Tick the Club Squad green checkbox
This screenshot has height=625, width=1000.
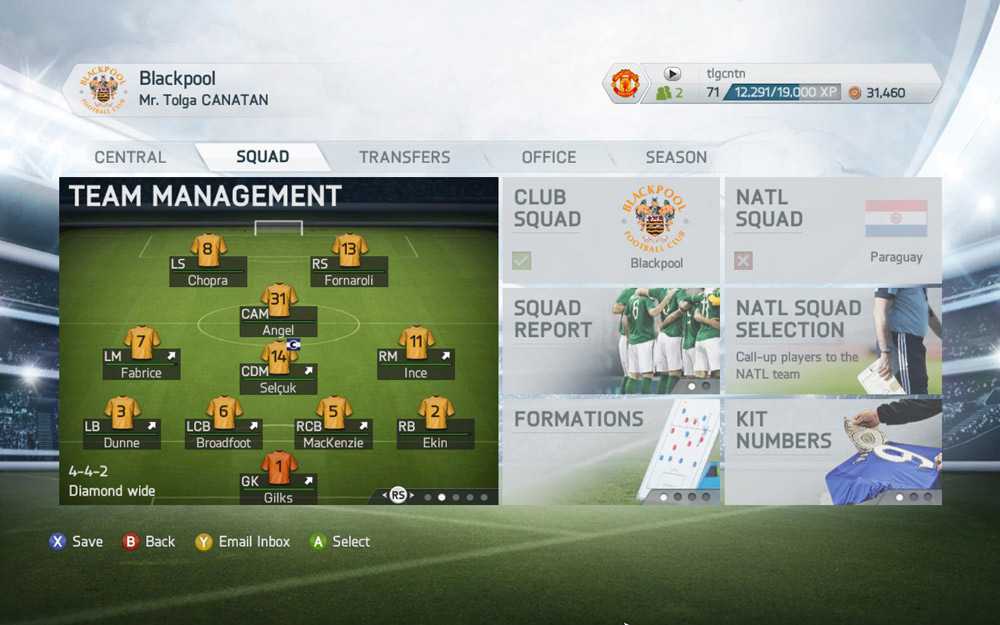point(522,261)
